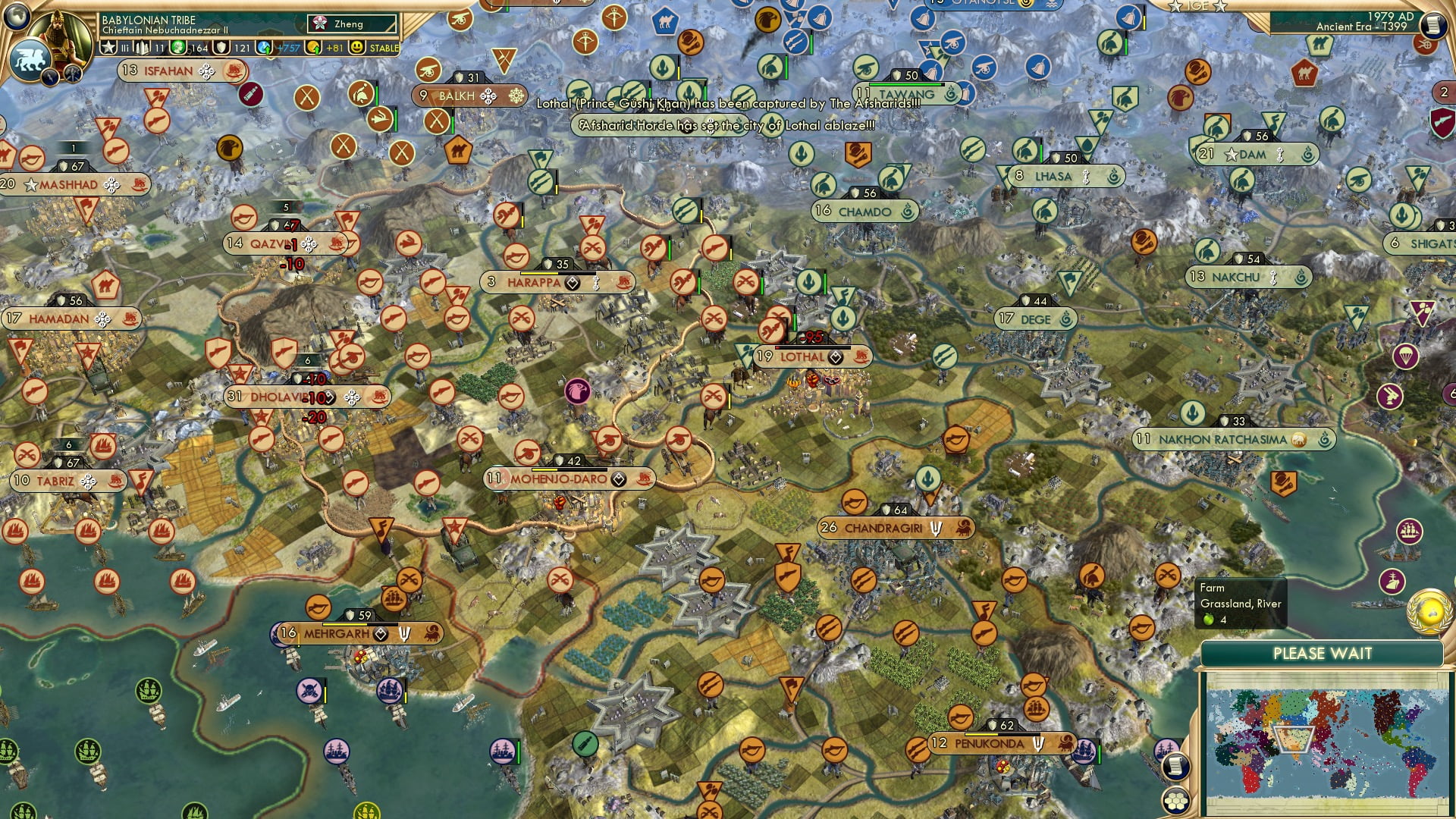Click the gold coin icon showing +81
Viewport: 1456px width, 819px height.
click(x=312, y=48)
